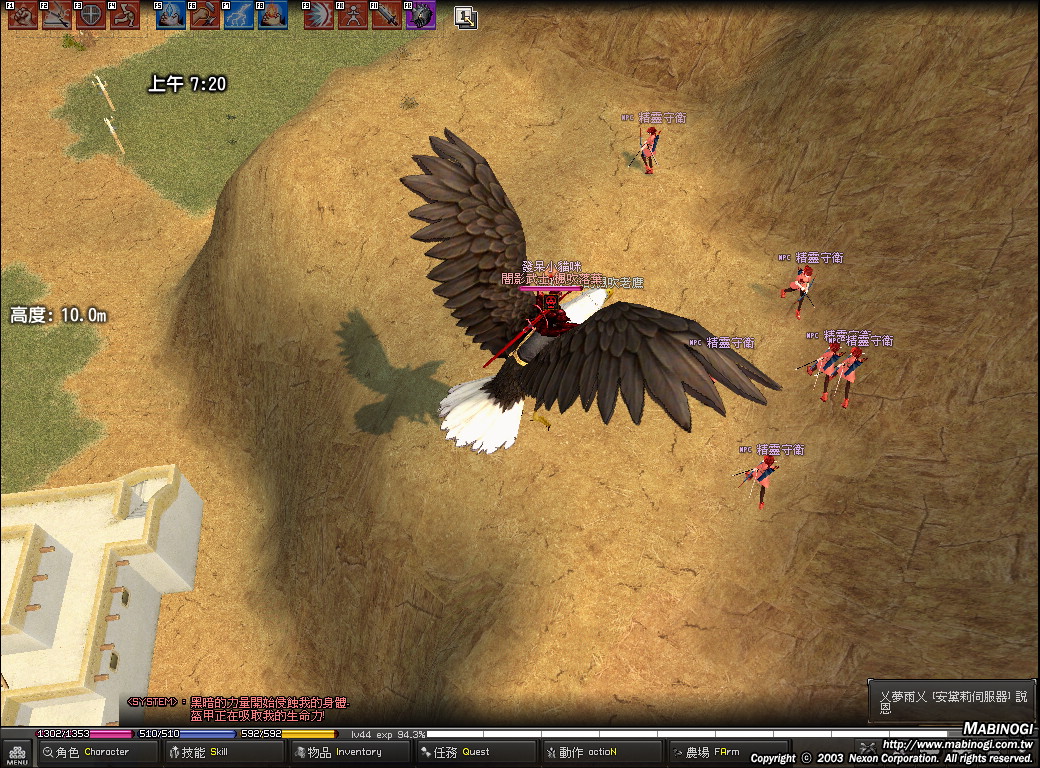The width and height of the screenshot is (1040, 768).
Task: Cast the F8 fire magic skill
Action: (x=273, y=15)
